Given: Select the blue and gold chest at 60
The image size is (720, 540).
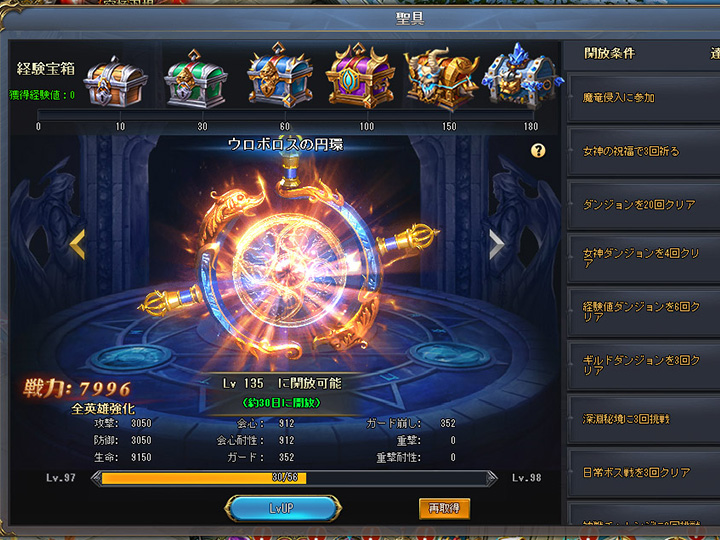Looking at the screenshot, I should tap(277, 77).
